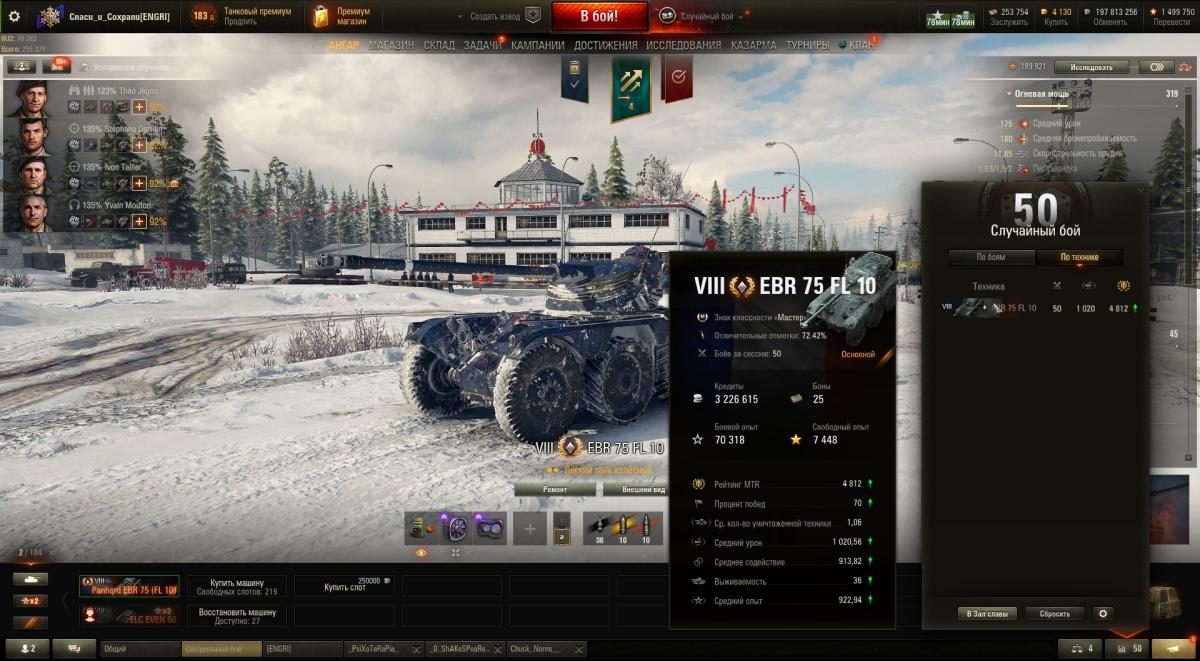The image size is (1200, 661).
Task: Switch to the МАГАЗИН tab
Action: pyautogui.click(x=391, y=45)
